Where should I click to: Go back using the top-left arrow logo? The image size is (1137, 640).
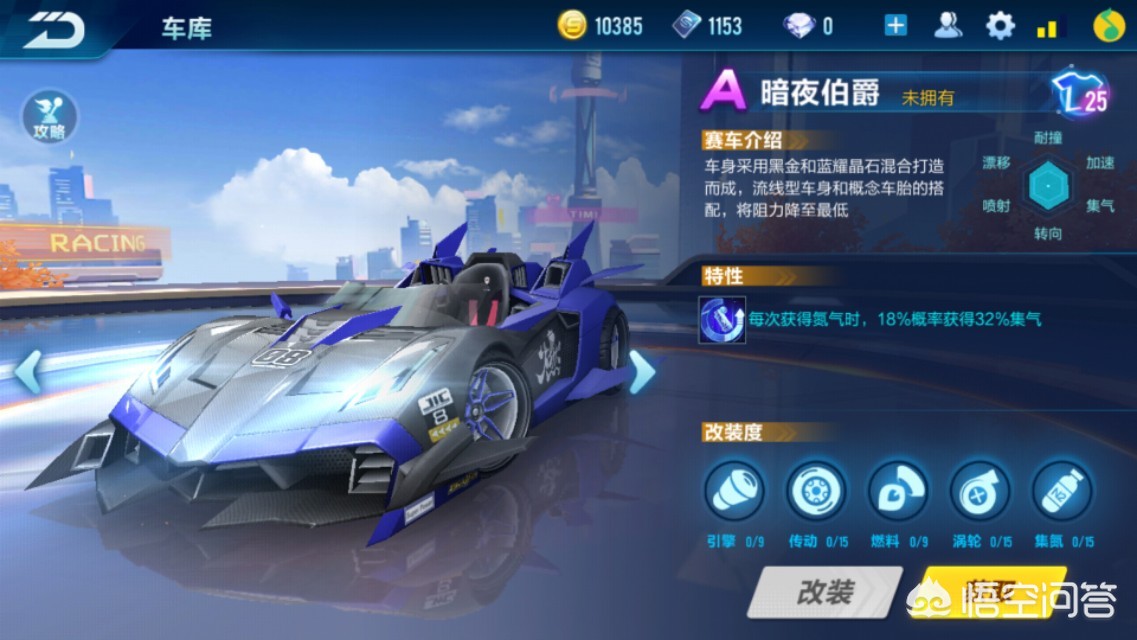[55, 27]
